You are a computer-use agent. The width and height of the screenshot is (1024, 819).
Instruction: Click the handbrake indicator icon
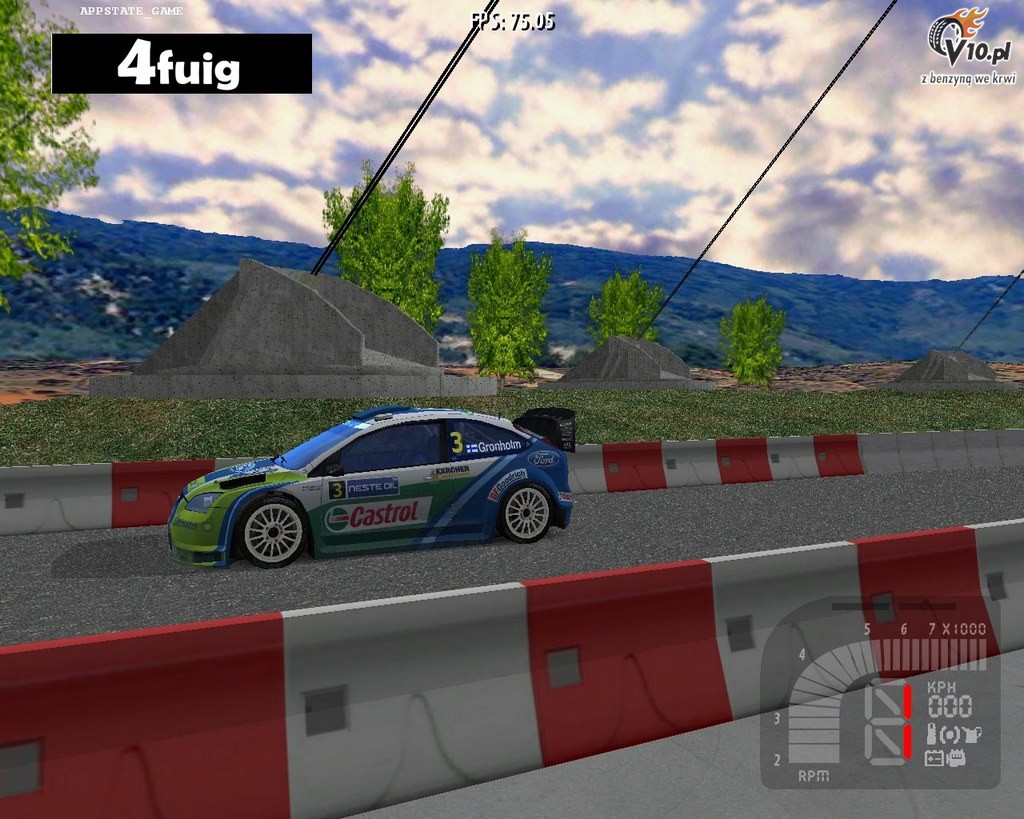(950, 734)
